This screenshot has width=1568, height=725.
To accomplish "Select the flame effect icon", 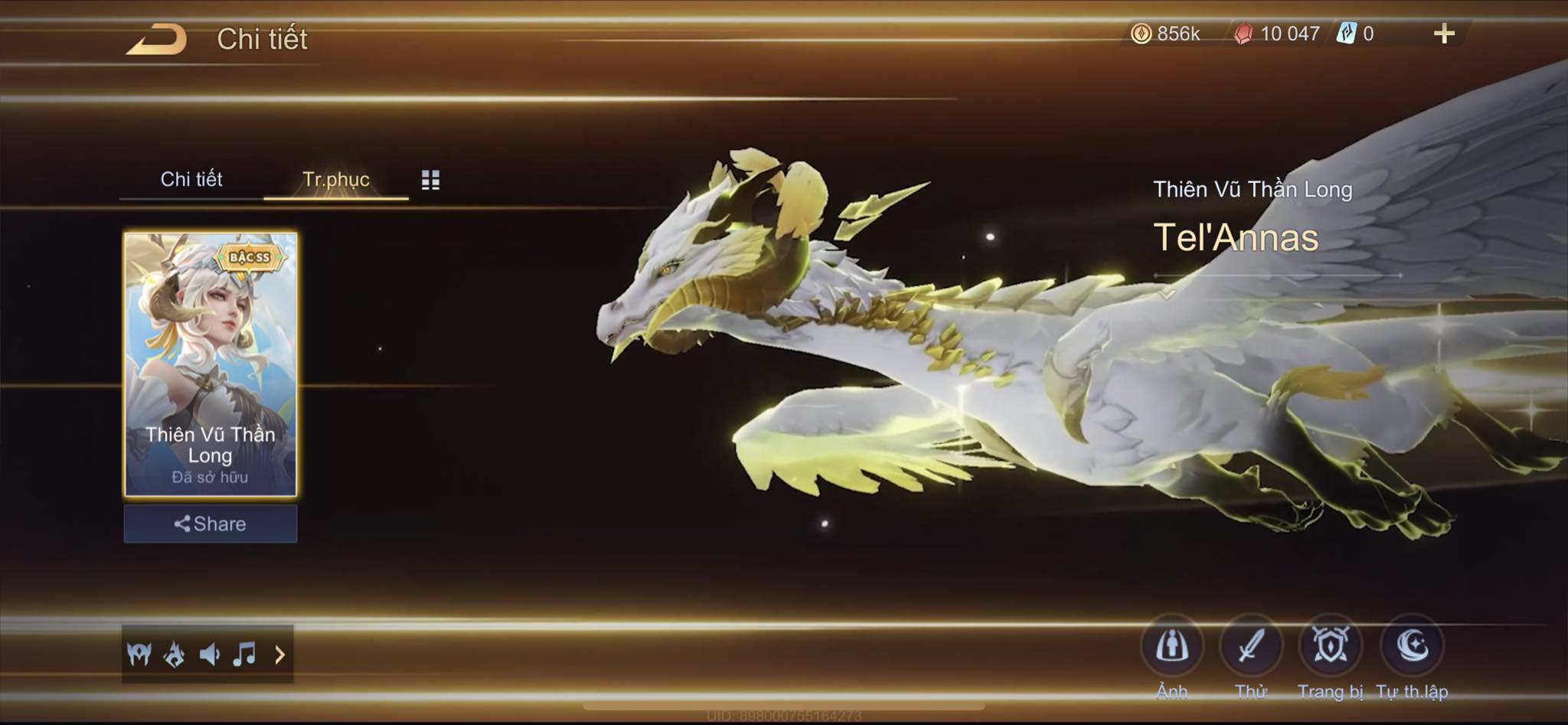I will [x=175, y=655].
